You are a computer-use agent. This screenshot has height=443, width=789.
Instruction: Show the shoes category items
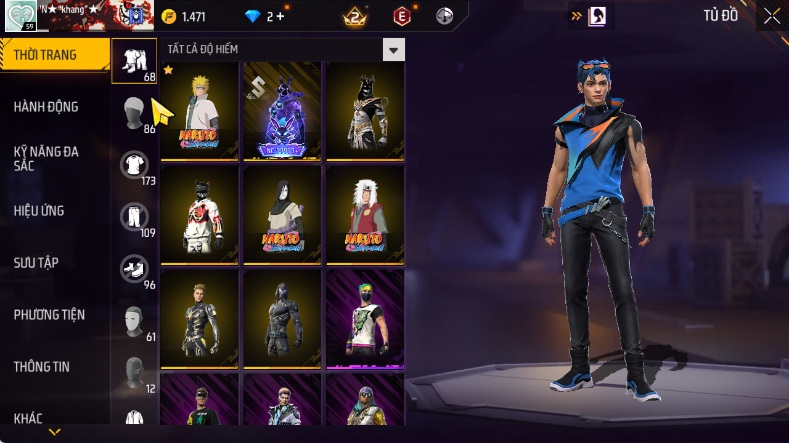(x=134, y=270)
